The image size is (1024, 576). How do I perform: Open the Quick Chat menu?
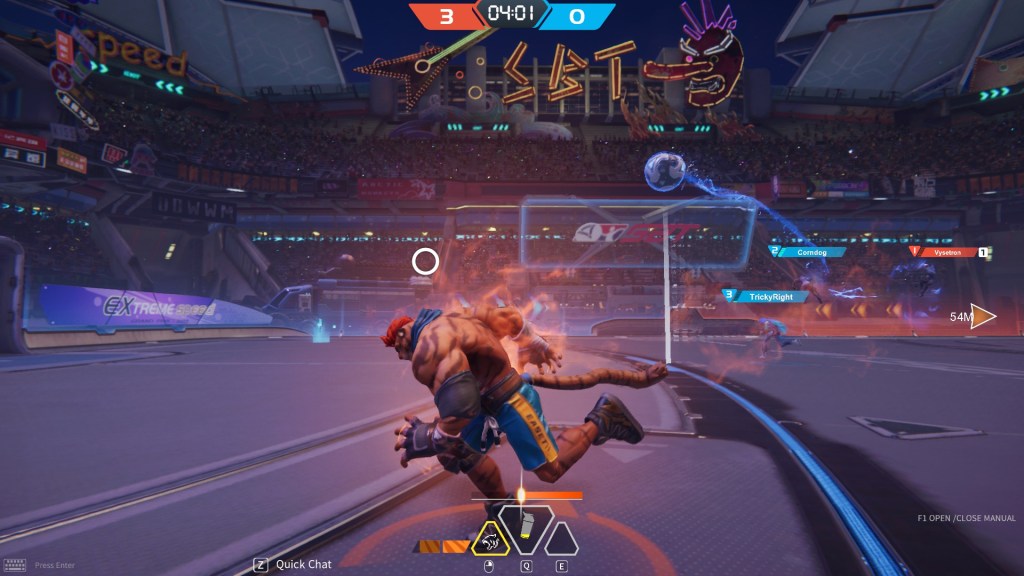pyautogui.click(x=293, y=564)
